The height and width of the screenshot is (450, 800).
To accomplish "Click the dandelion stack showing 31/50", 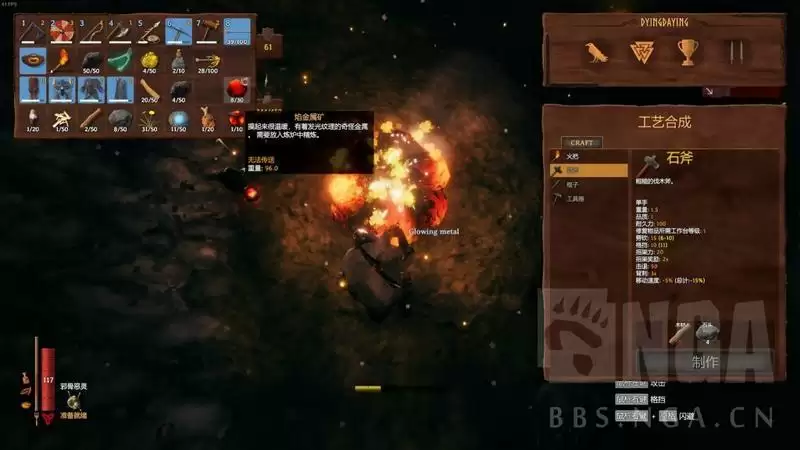I will click(x=149, y=119).
